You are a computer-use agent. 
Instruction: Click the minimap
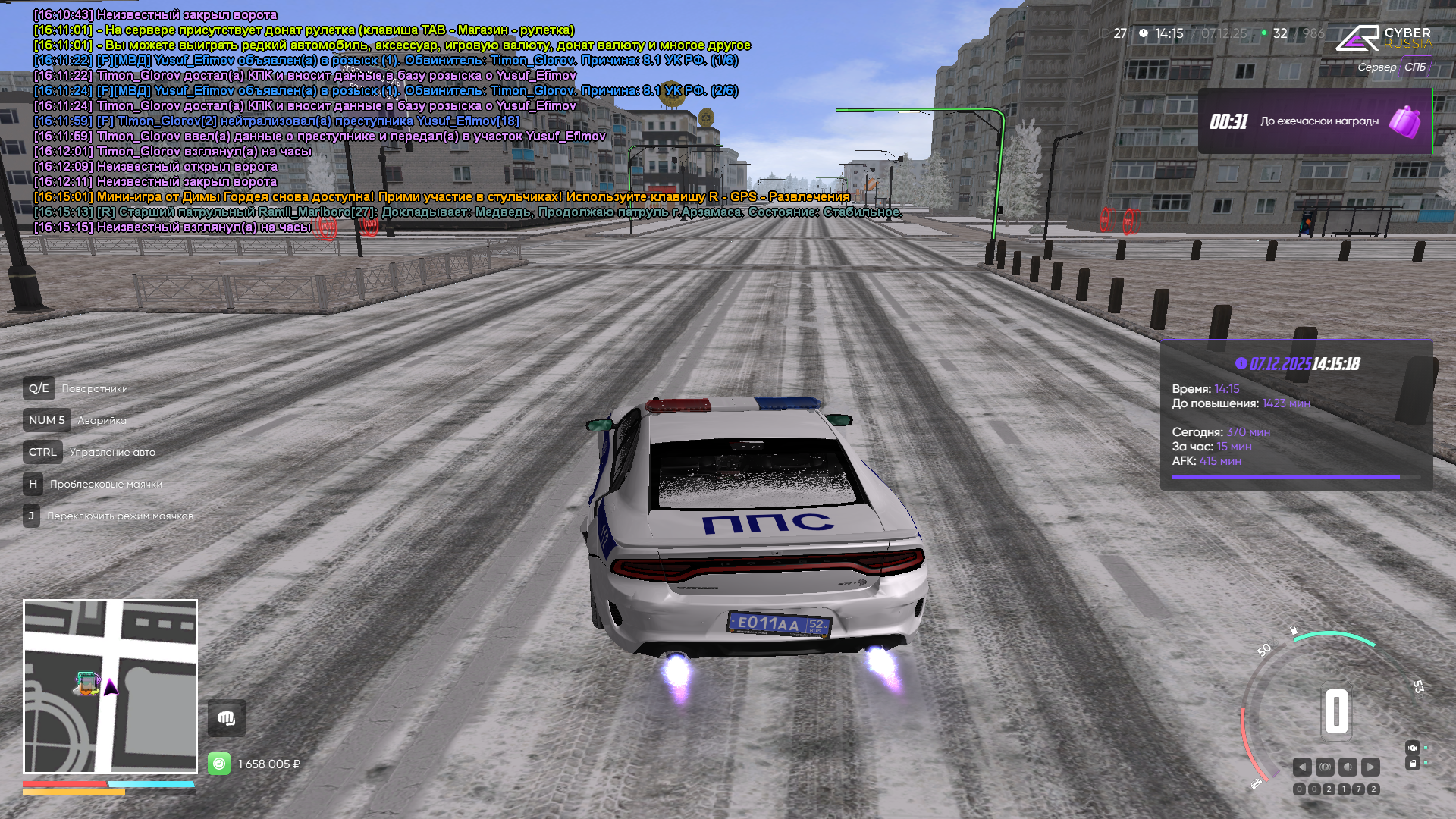(111, 686)
